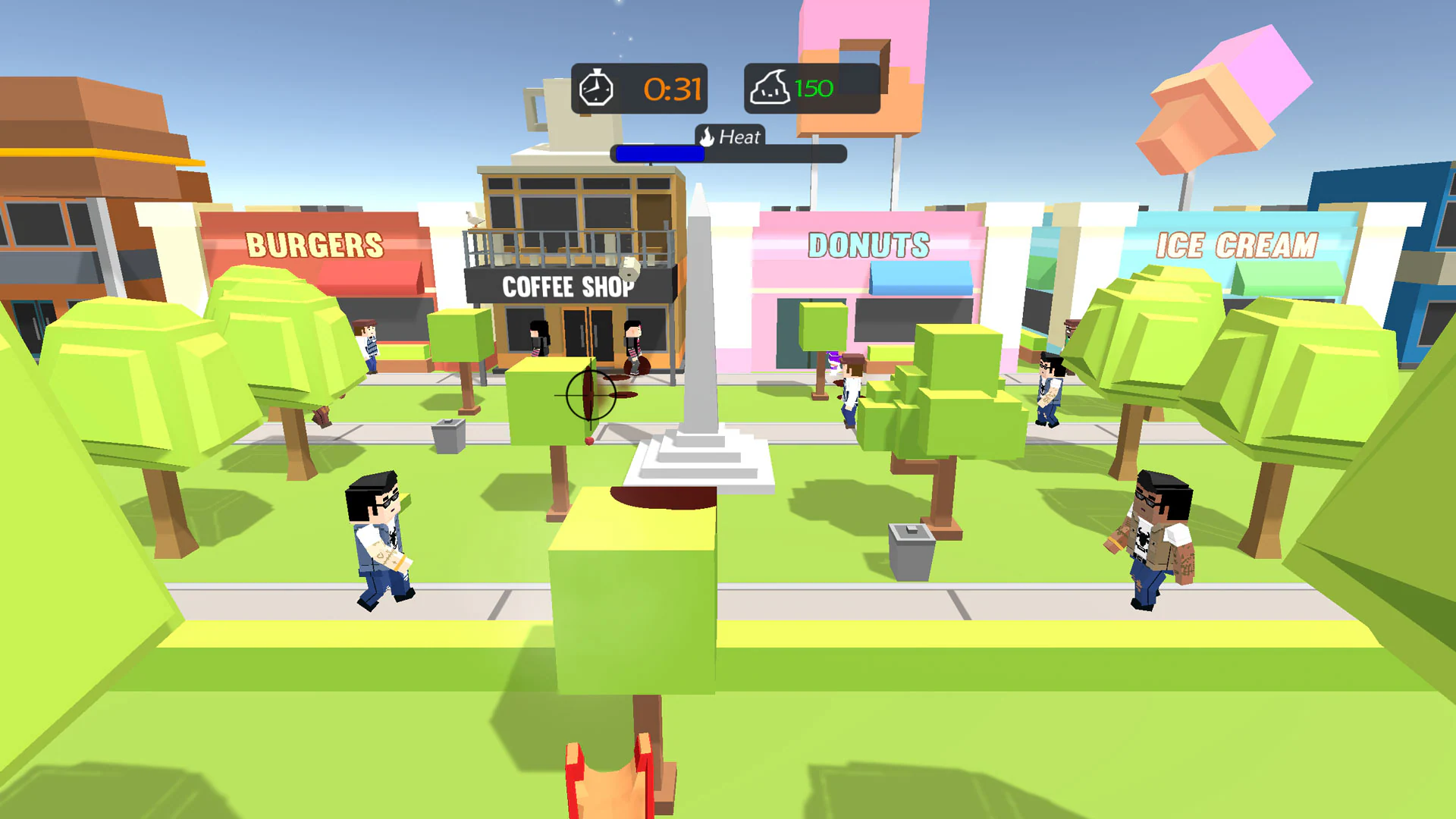Viewport: 1456px width, 819px height.
Task: Click the blue Heat progress bar
Action: [658, 154]
